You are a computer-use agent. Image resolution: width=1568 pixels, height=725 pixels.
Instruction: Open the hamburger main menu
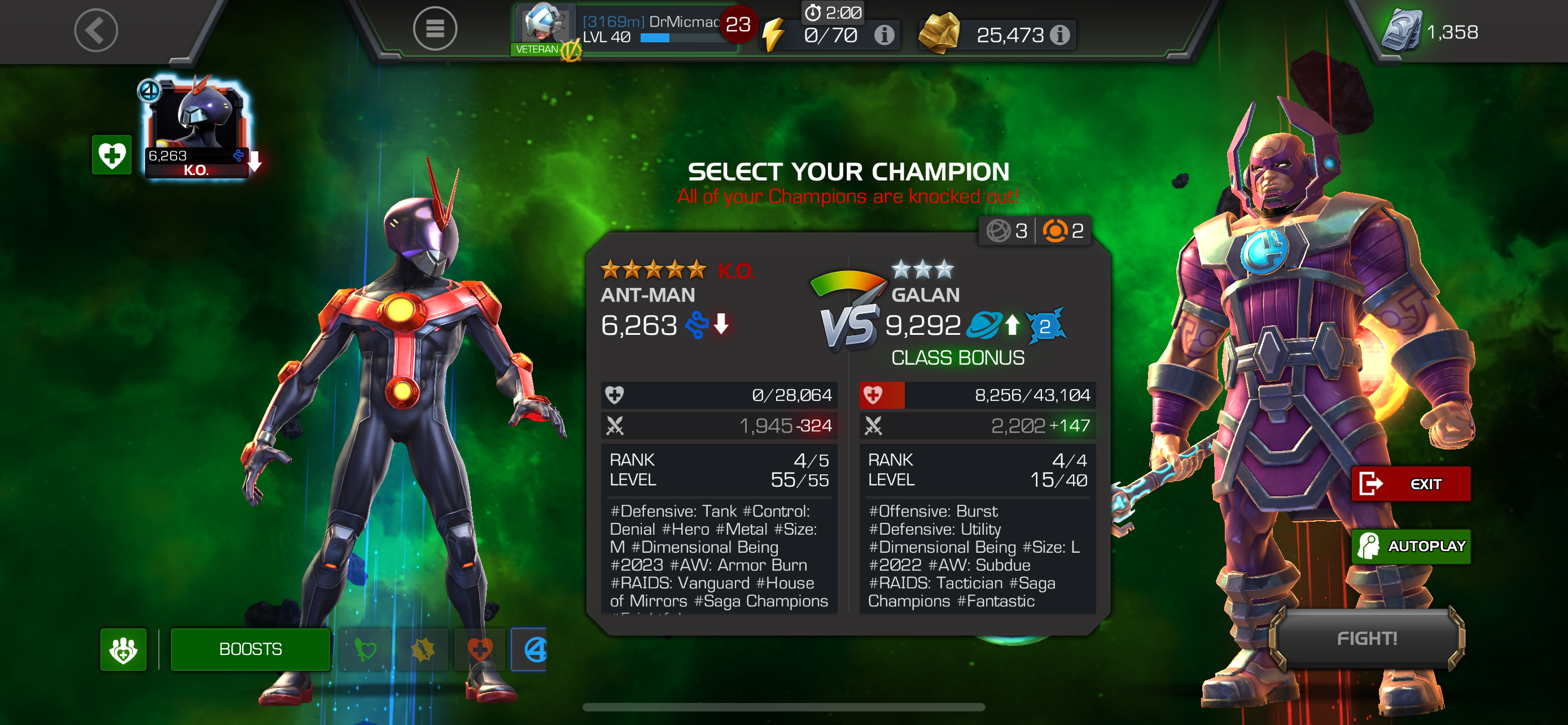click(x=435, y=29)
